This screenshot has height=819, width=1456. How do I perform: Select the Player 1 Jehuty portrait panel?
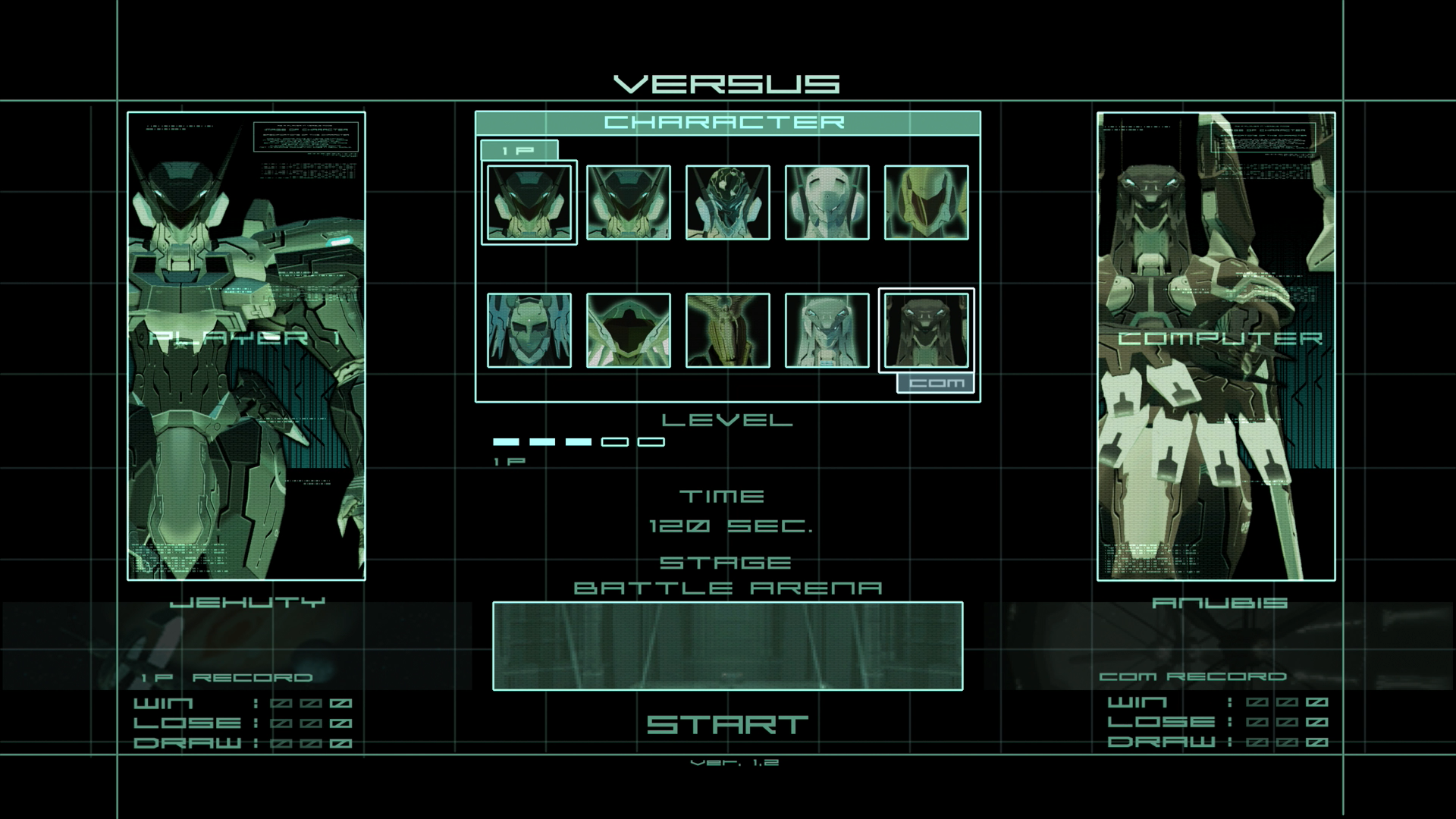pos(246,346)
